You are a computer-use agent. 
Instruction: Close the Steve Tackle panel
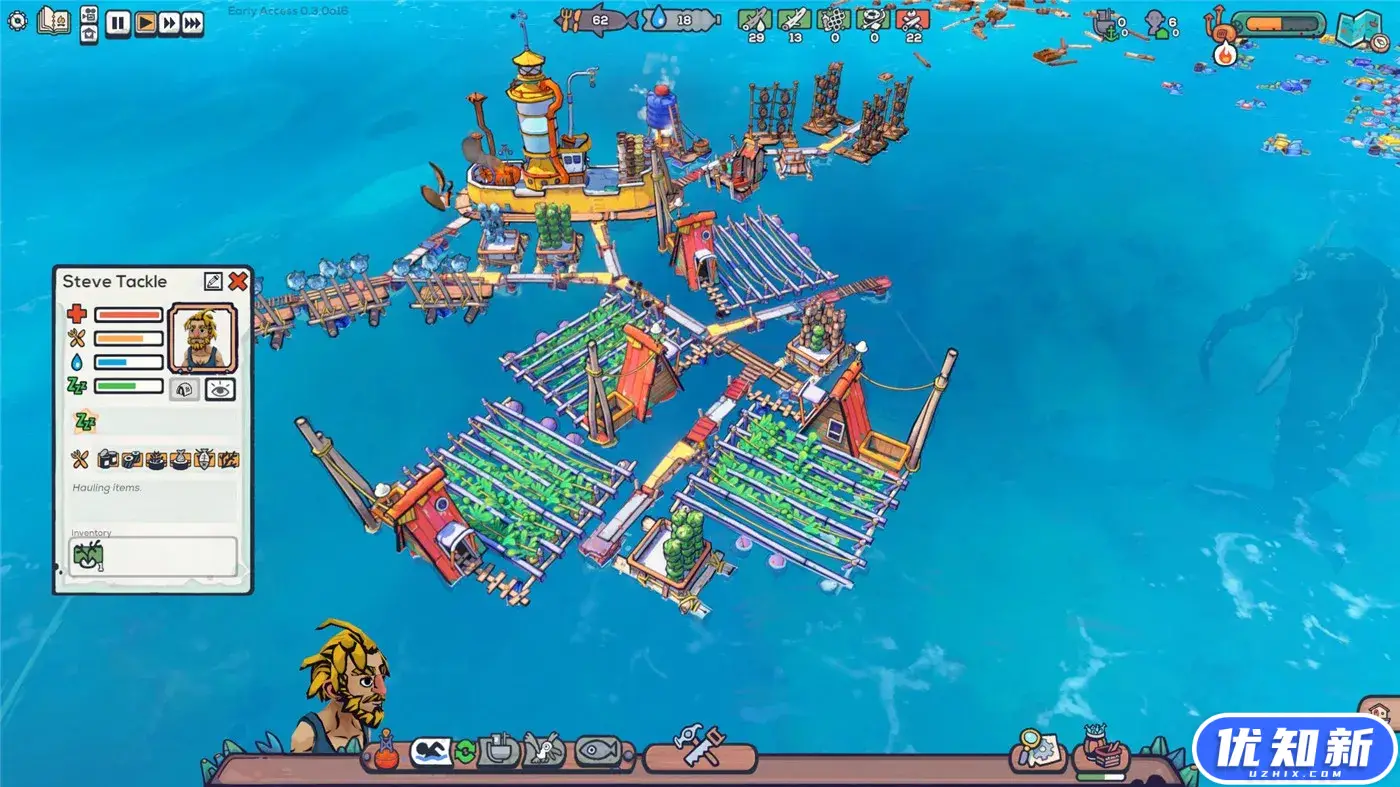point(238,281)
